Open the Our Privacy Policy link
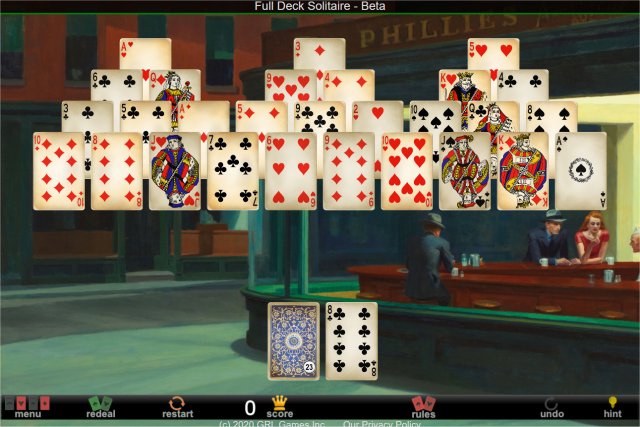The width and height of the screenshot is (640, 427). tap(382, 423)
